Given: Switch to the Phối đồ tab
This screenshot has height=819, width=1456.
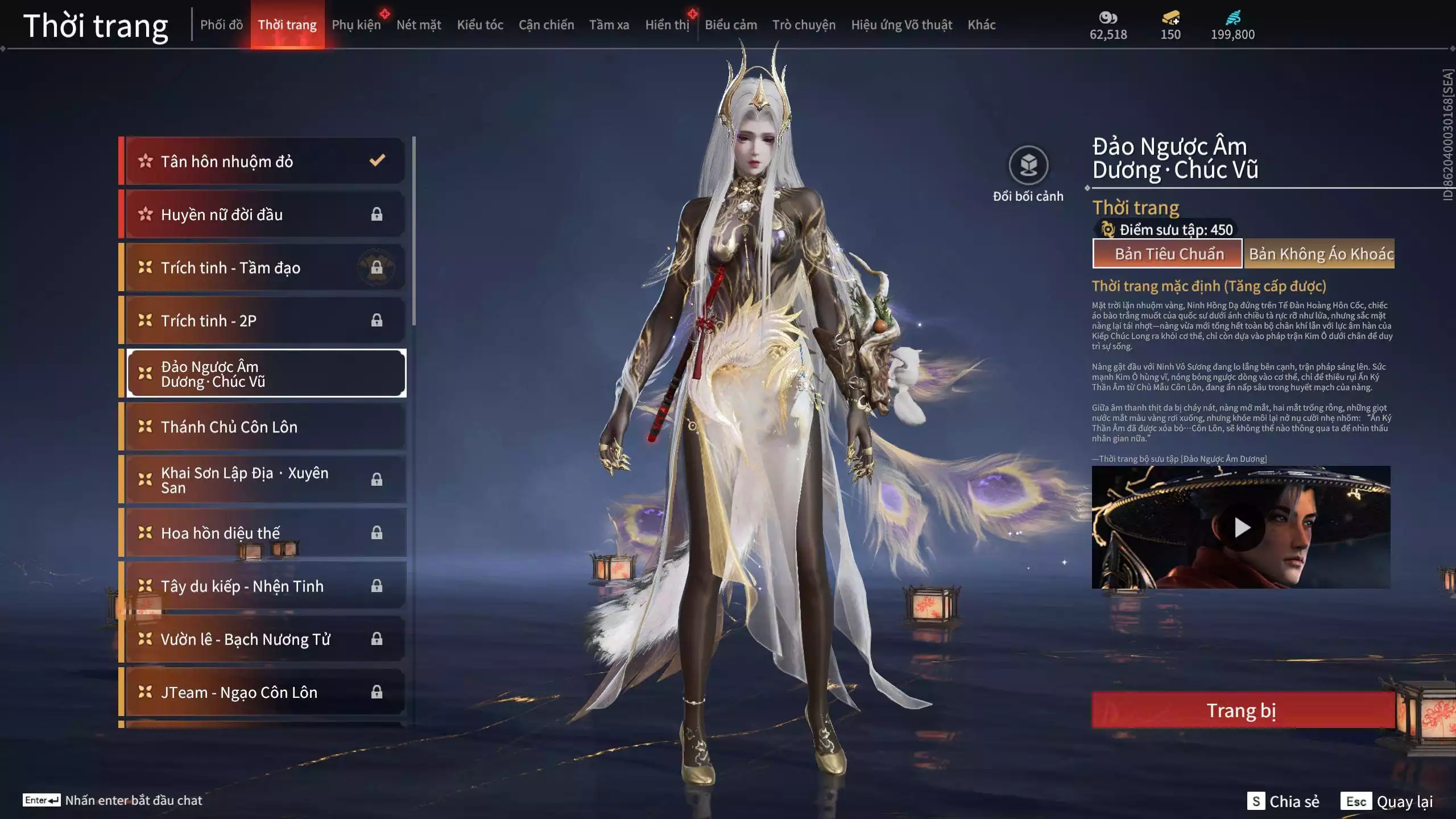Looking at the screenshot, I should (x=221, y=25).
